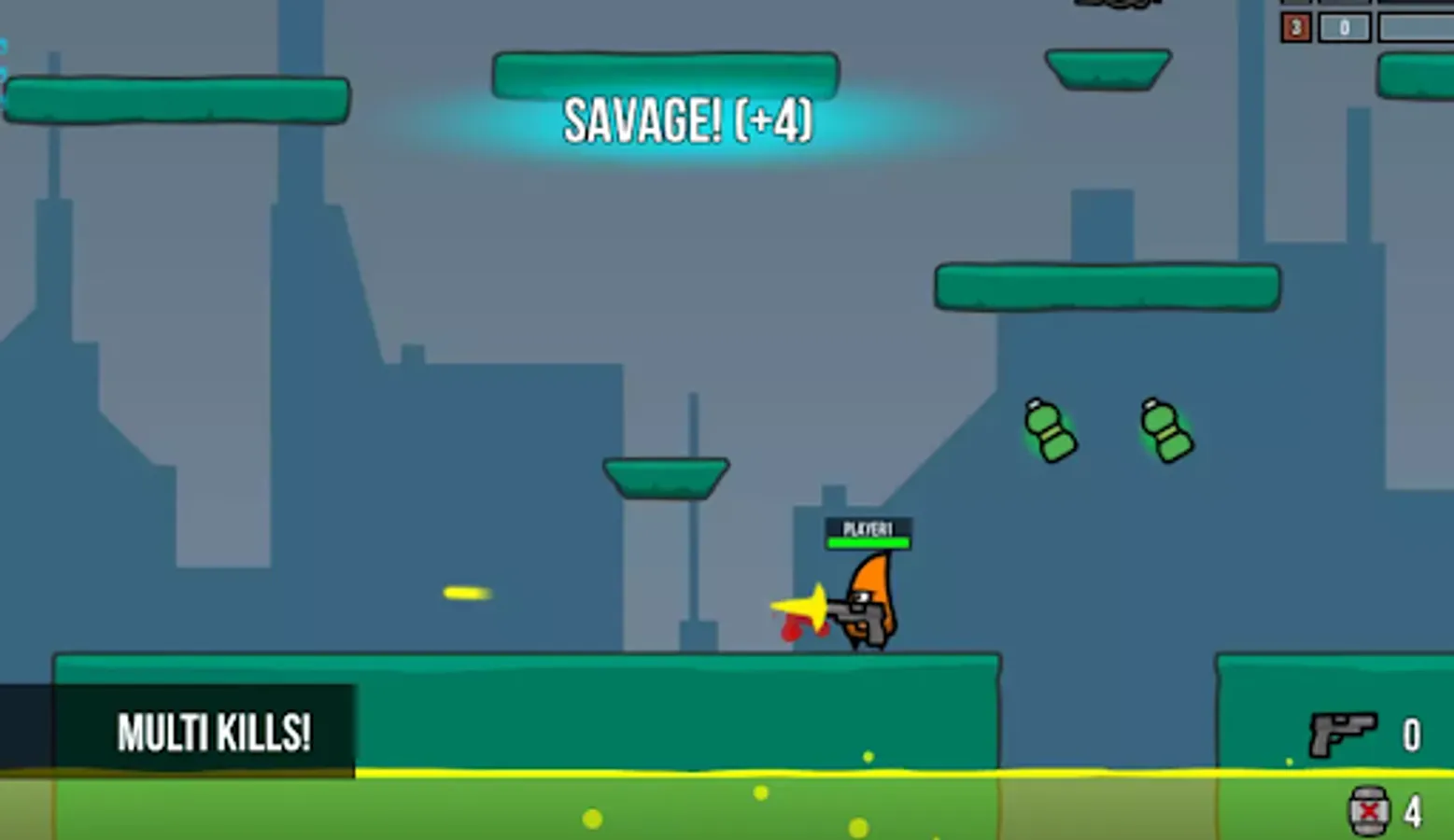Click the small platform near top right
This screenshot has height=840, width=1454.
tap(1108, 70)
